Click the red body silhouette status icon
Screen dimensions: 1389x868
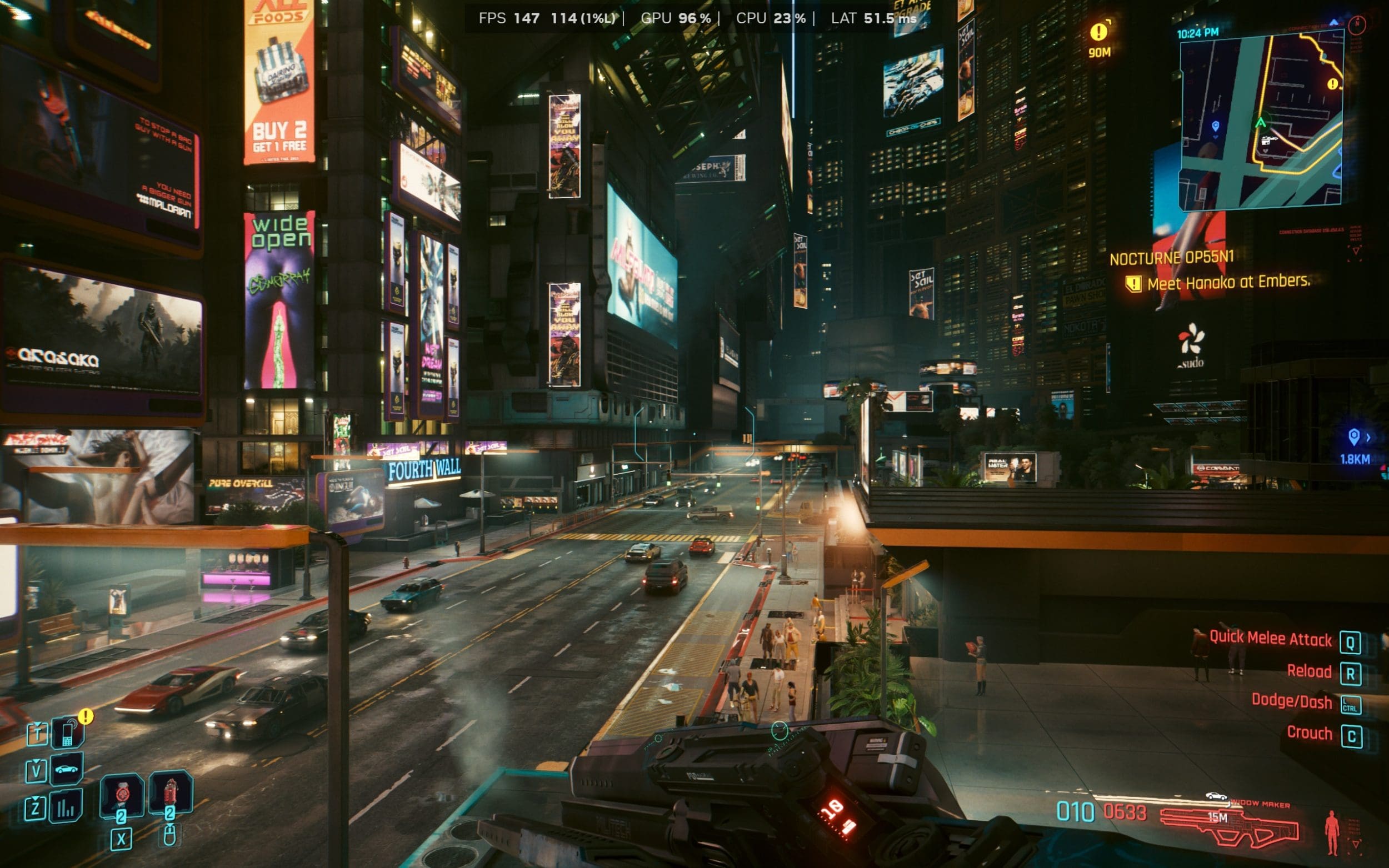1331,832
